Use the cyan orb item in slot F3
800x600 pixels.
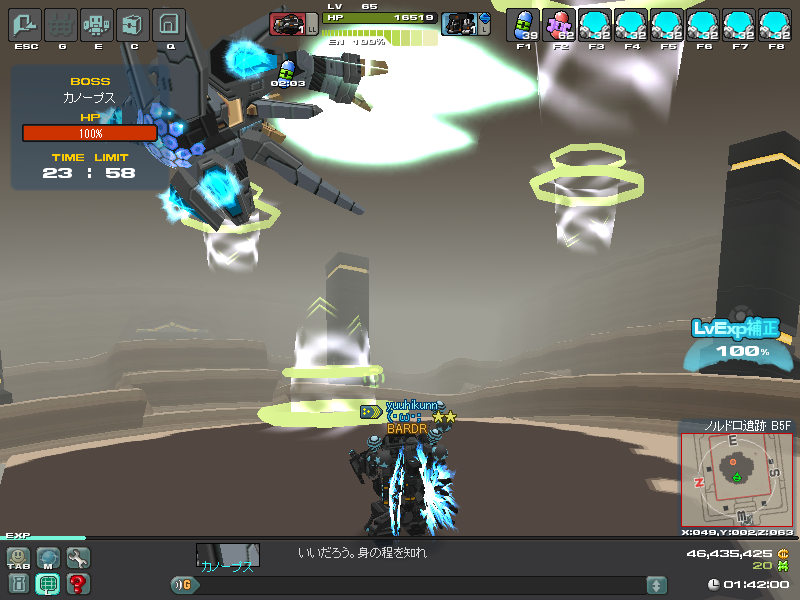click(596, 24)
